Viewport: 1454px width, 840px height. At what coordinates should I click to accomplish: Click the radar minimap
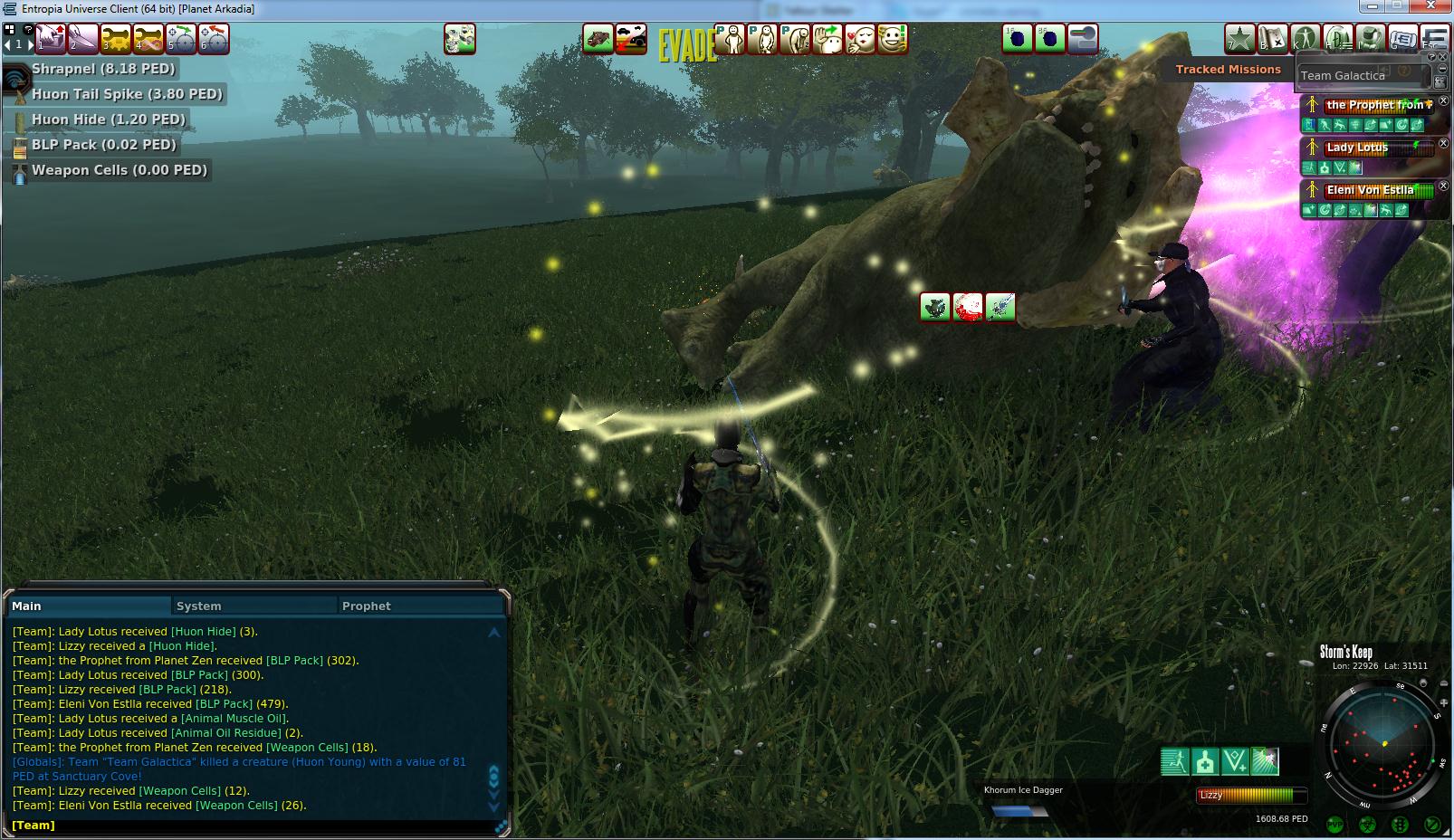click(x=1382, y=744)
